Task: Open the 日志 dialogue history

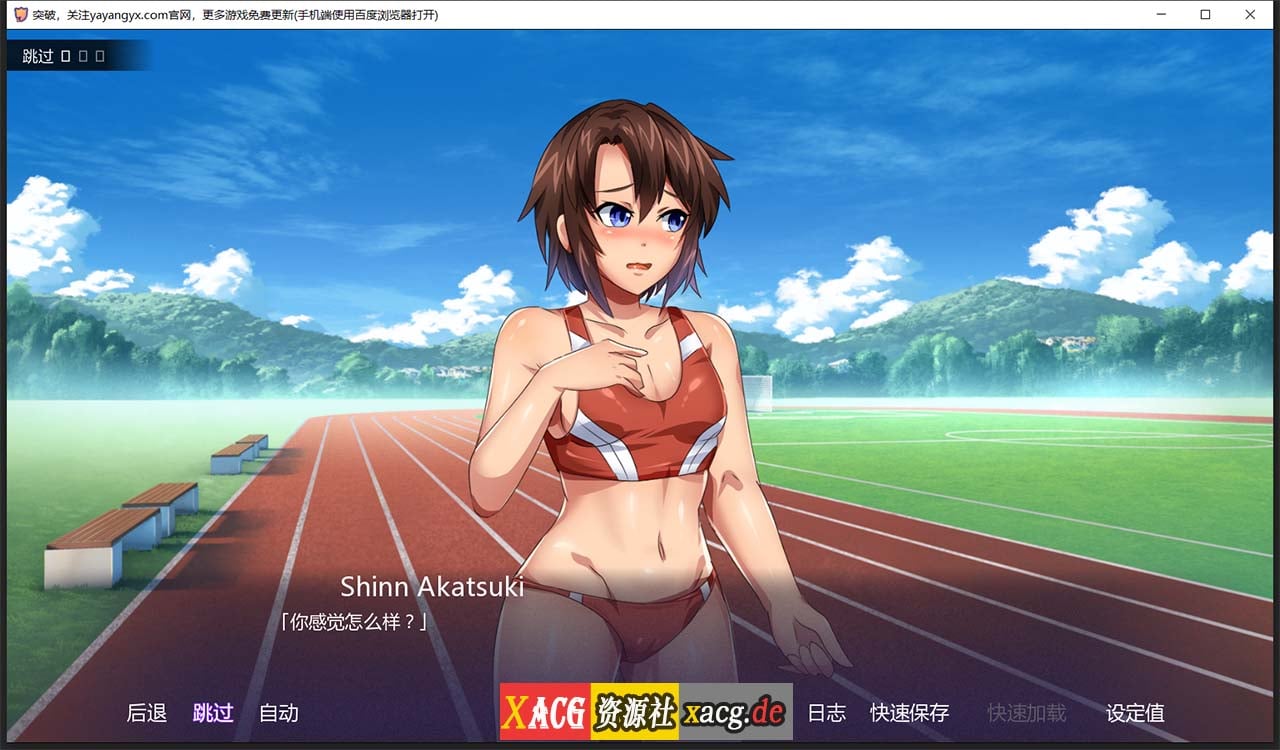Action: (x=827, y=713)
